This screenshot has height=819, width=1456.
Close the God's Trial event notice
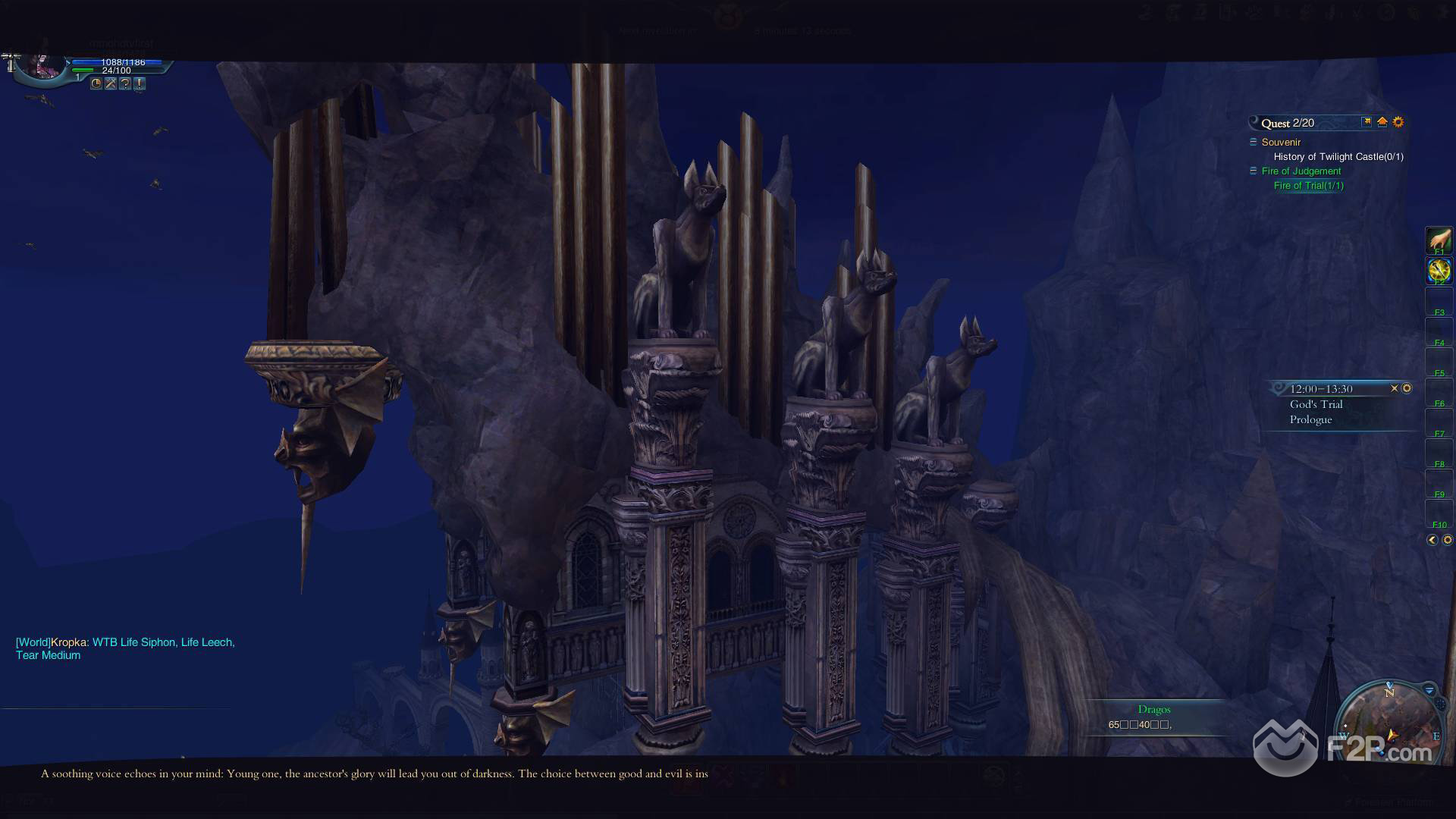click(1394, 388)
